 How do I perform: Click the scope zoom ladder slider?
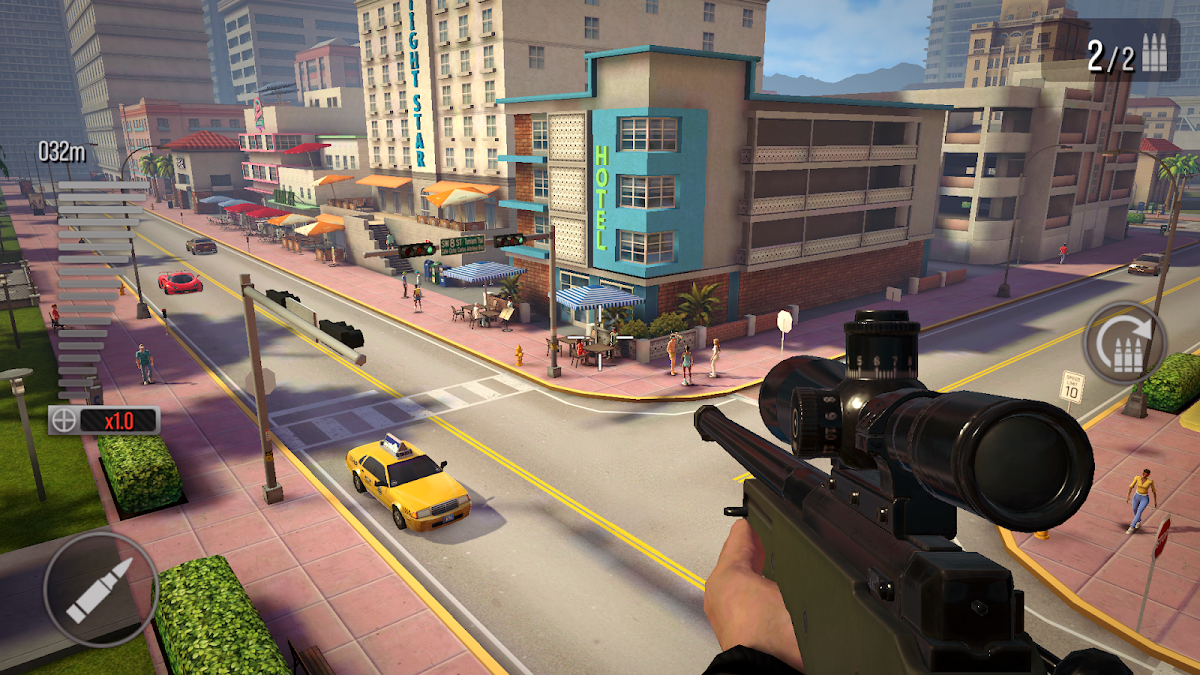96,290
